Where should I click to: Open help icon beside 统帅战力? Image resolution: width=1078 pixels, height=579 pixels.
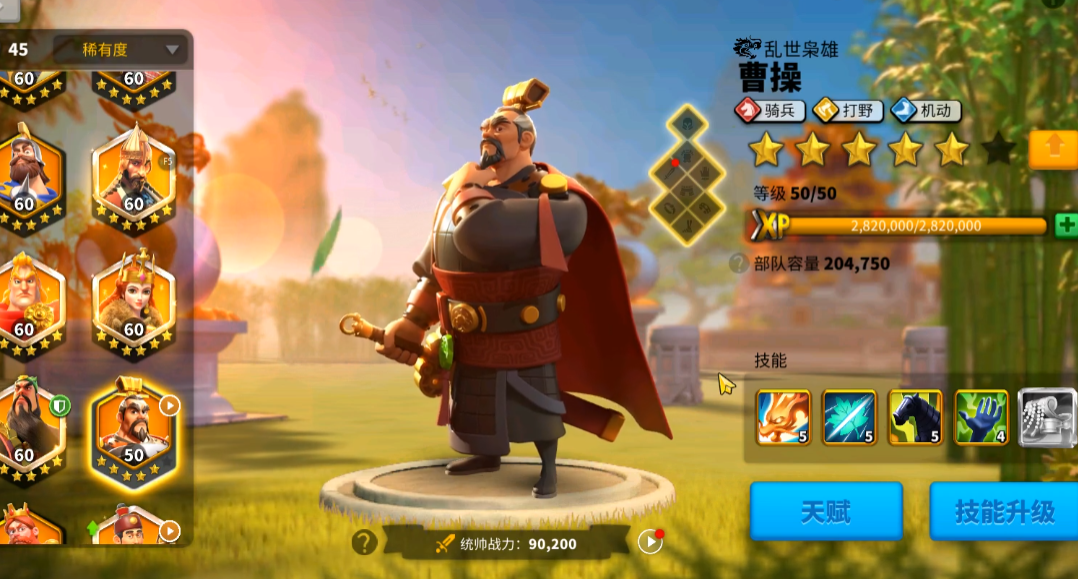click(364, 542)
